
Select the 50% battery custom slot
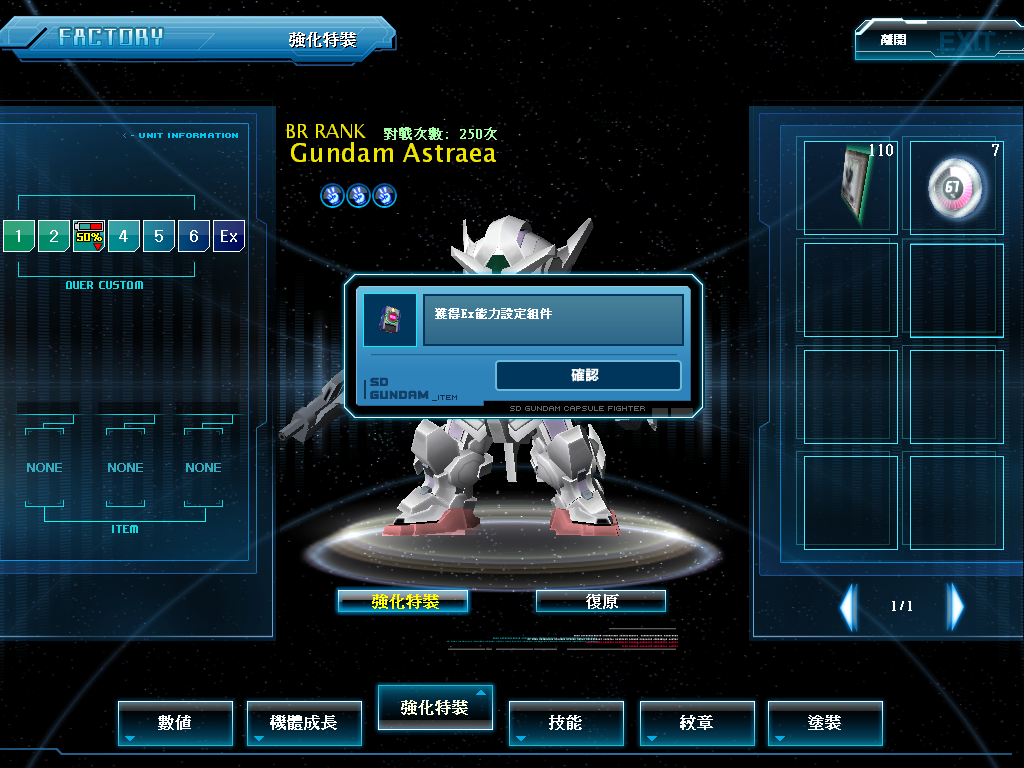tap(89, 237)
